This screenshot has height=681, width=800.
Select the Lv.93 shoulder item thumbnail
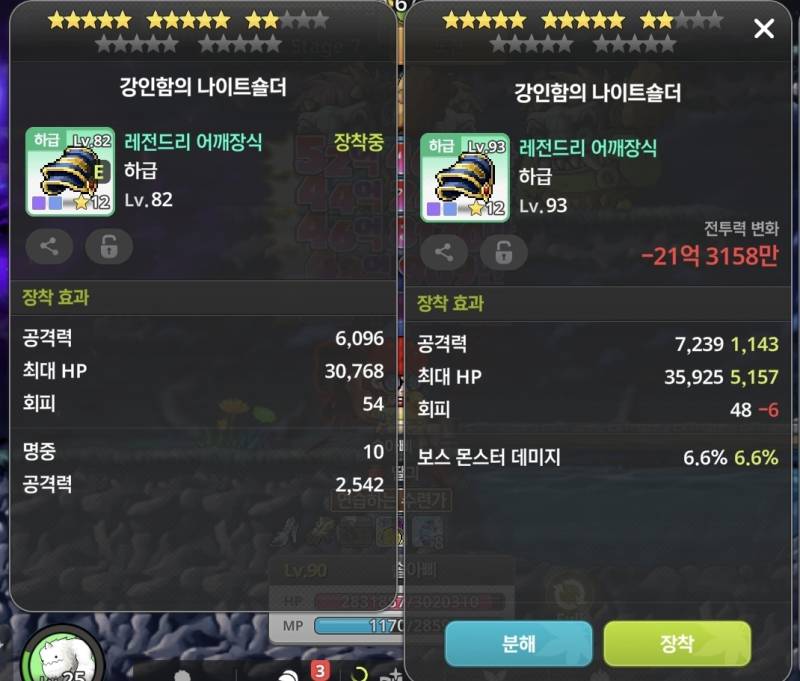(x=464, y=177)
